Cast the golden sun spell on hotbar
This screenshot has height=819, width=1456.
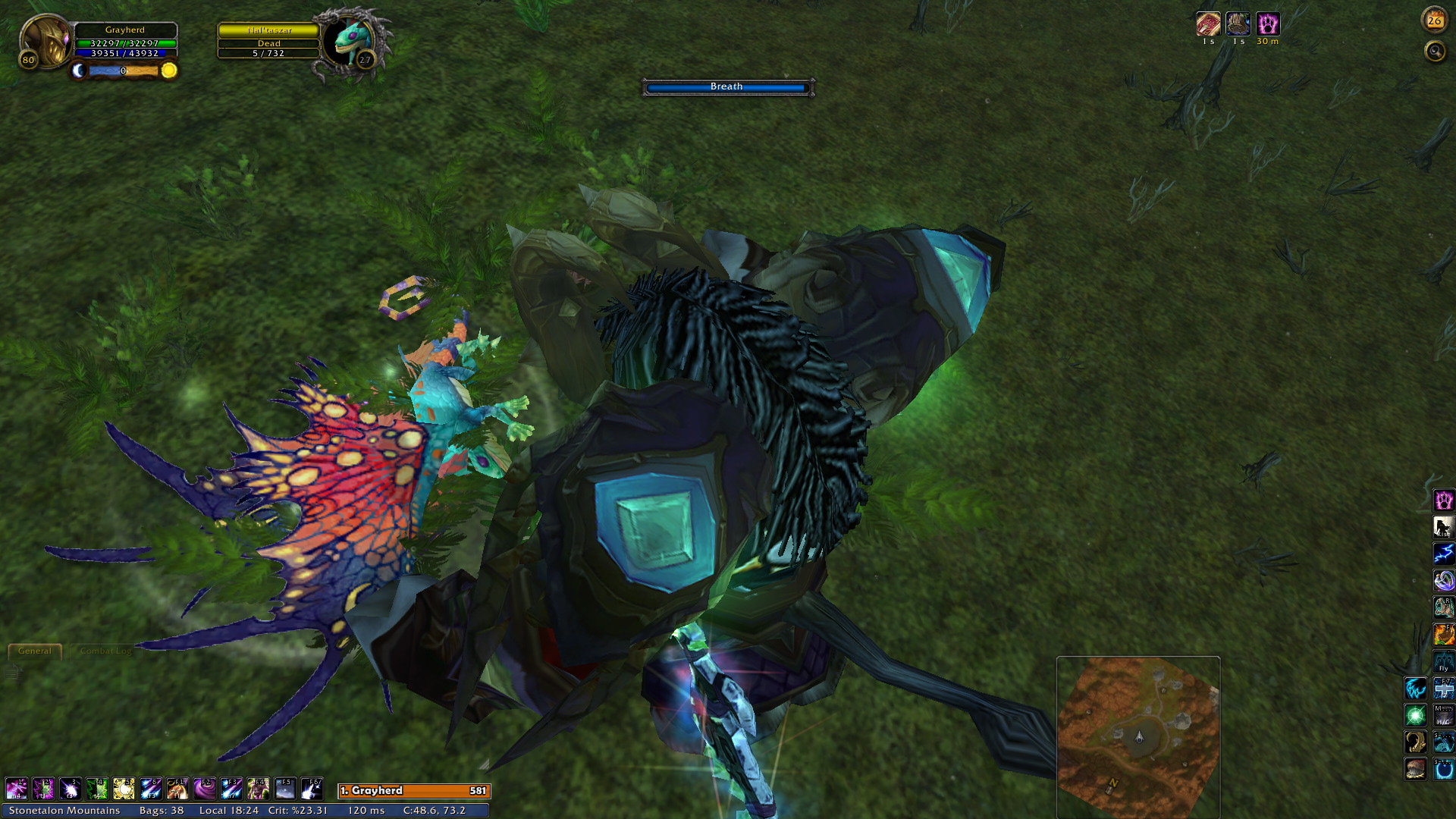[x=124, y=789]
